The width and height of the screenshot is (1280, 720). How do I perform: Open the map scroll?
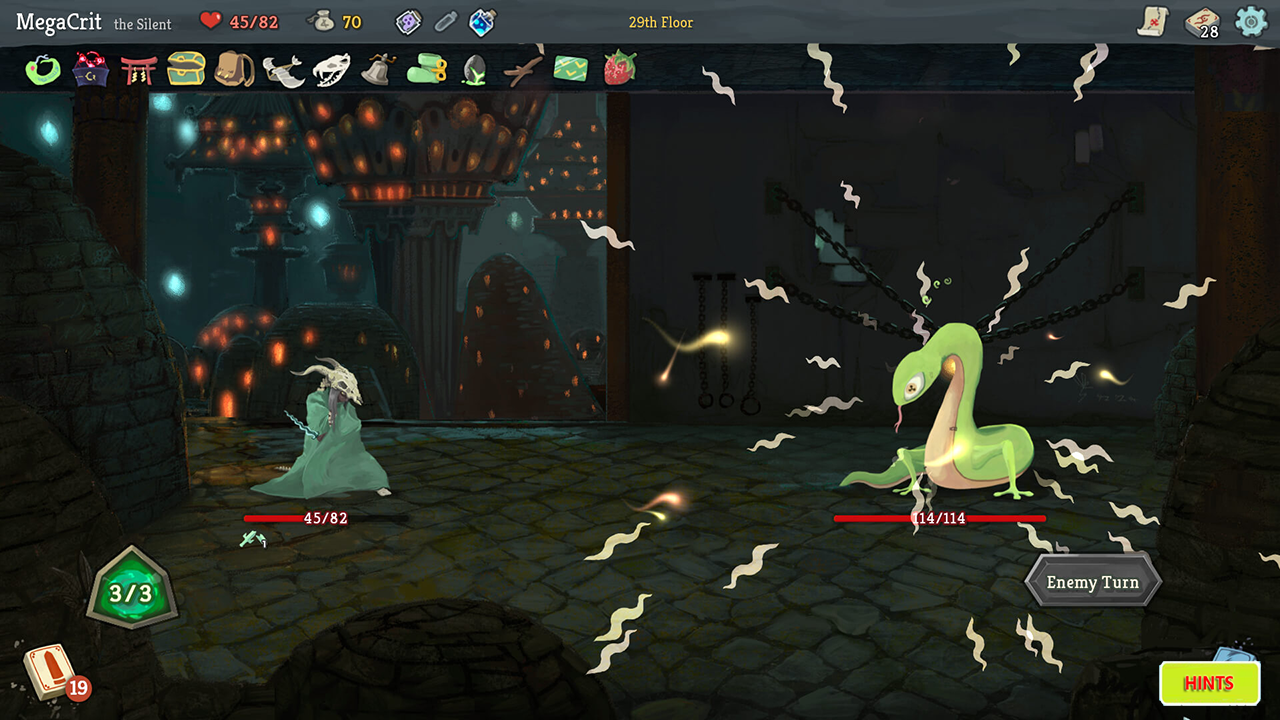[x=1153, y=21]
